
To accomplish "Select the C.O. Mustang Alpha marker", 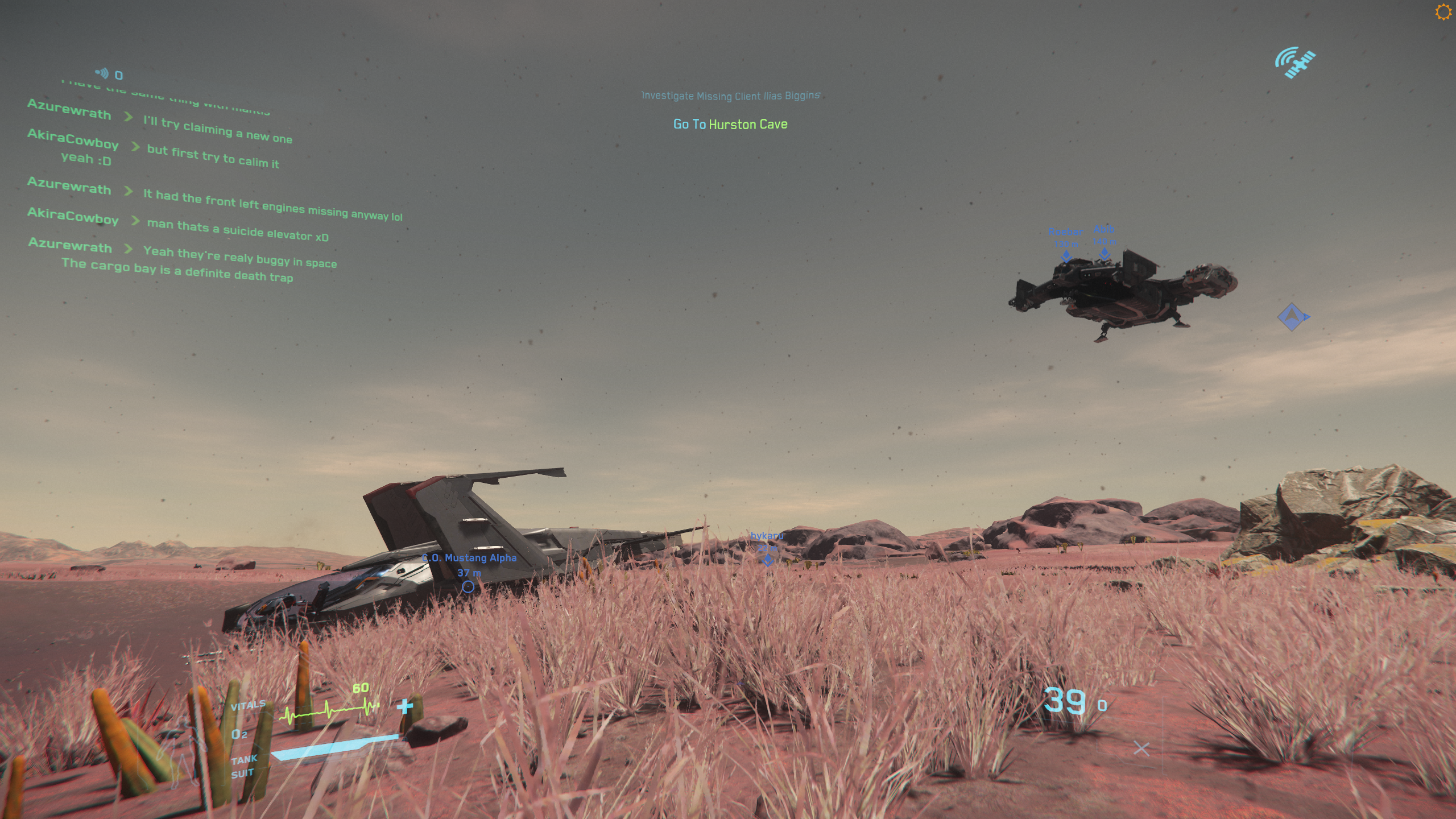I will point(468,586).
